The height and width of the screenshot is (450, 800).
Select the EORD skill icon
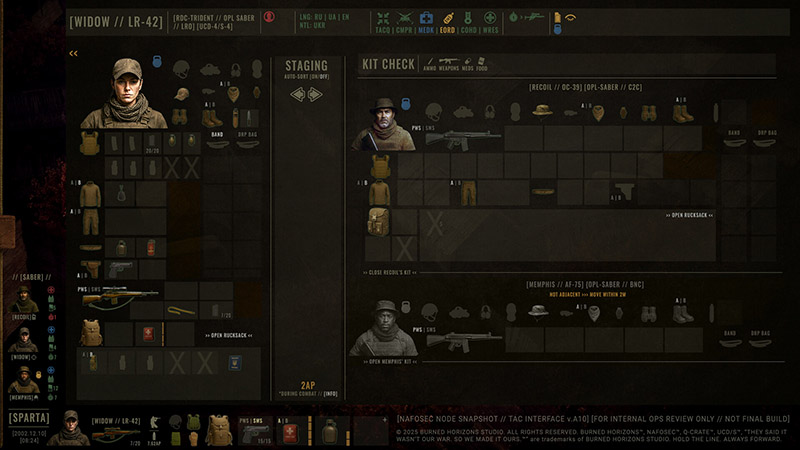pyautogui.click(x=447, y=21)
